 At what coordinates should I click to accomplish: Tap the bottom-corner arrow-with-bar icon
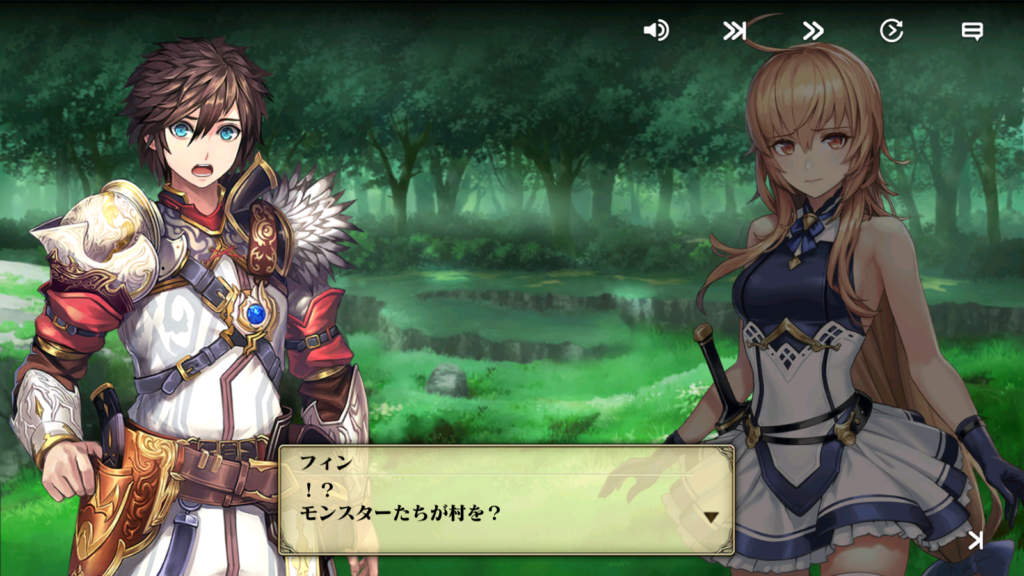pos(975,541)
